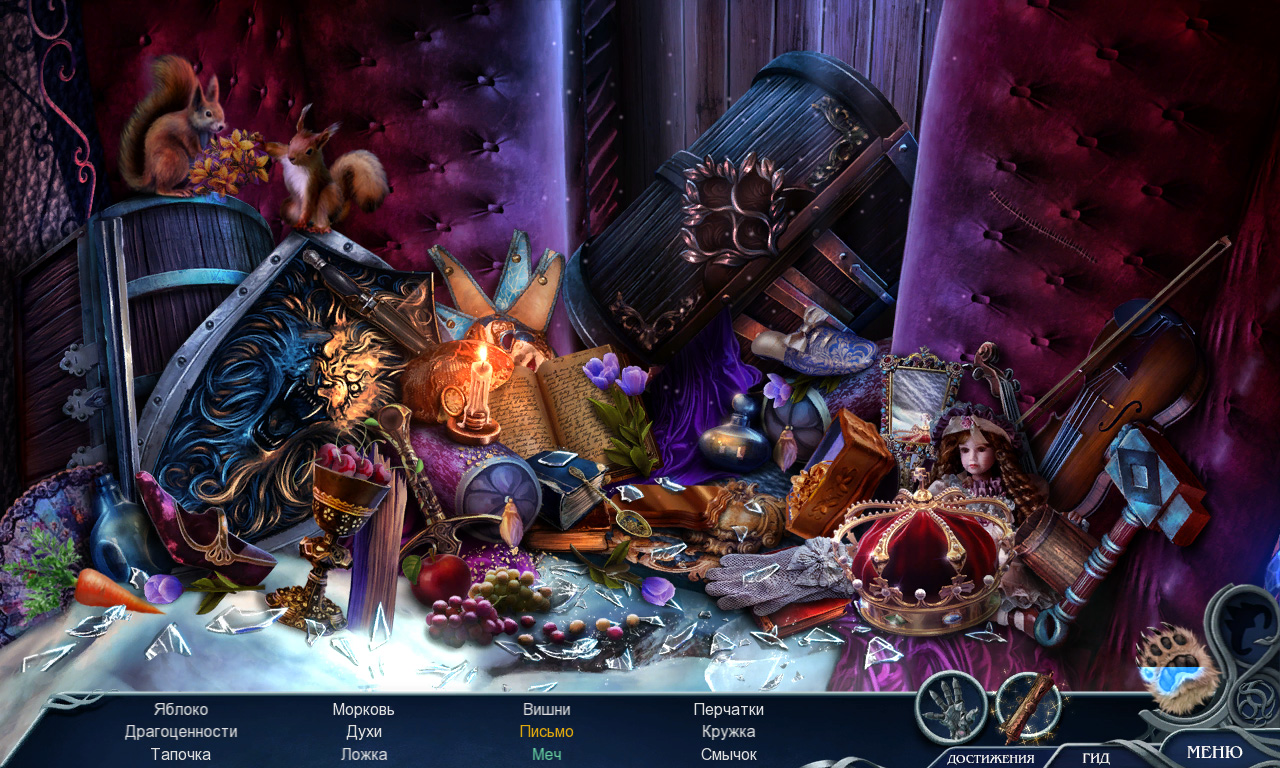This screenshot has width=1280, height=768.
Task: Show the ДОСТИЖЕНИЯ achievements screen
Action: (990, 758)
